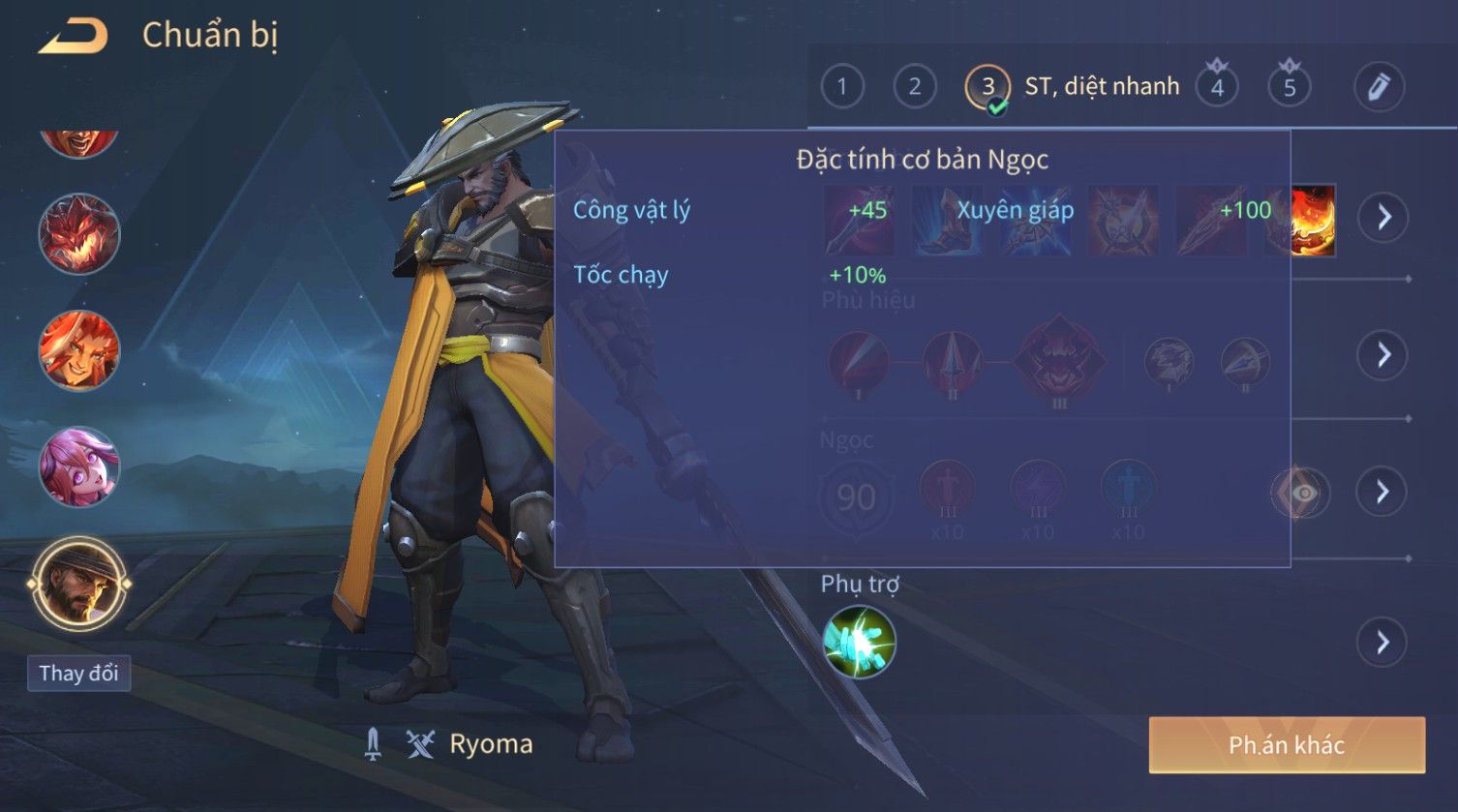
Task: Select the active preset 3 circle
Action: [987, 87]
